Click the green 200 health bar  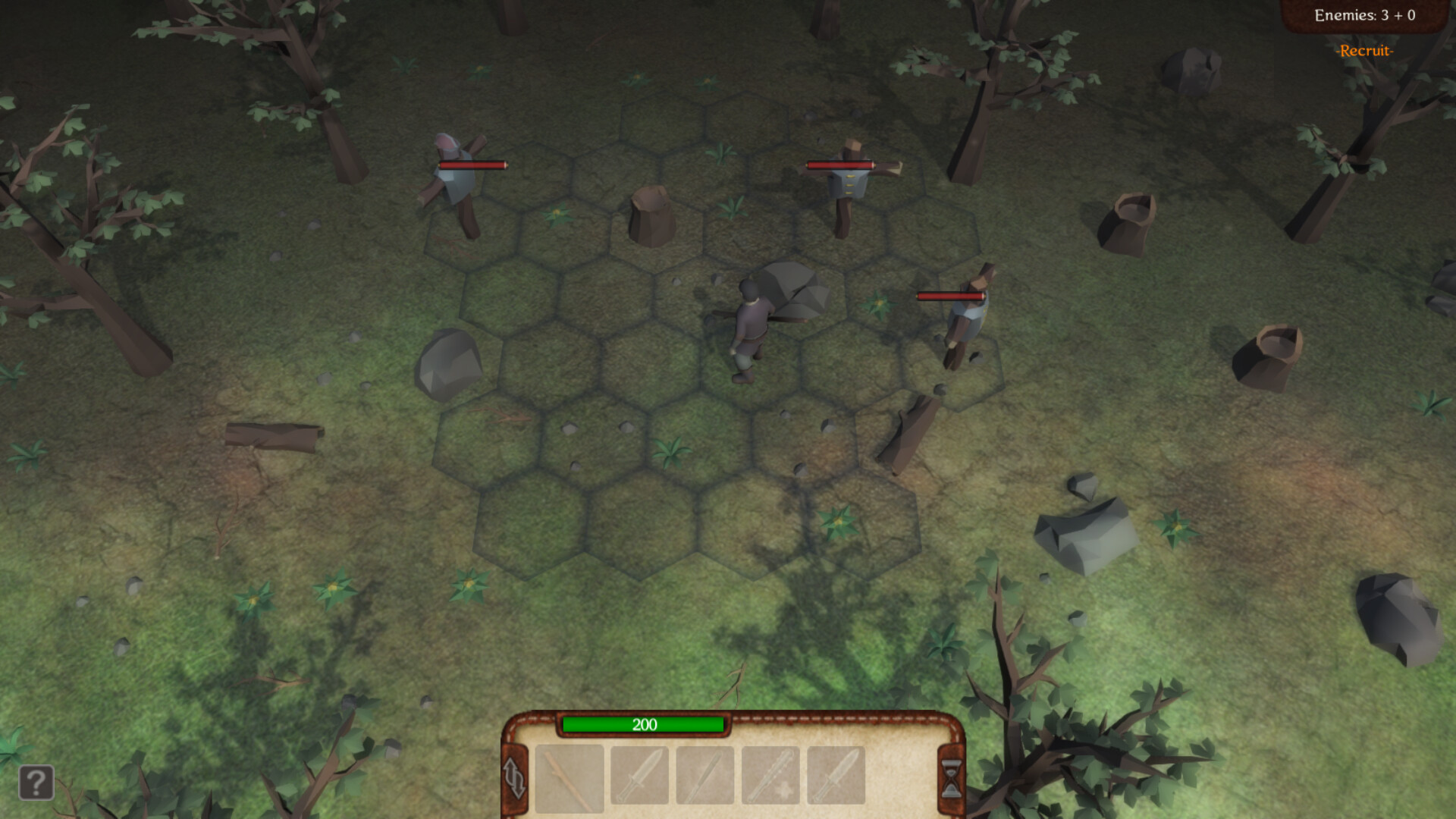point(643,726)
